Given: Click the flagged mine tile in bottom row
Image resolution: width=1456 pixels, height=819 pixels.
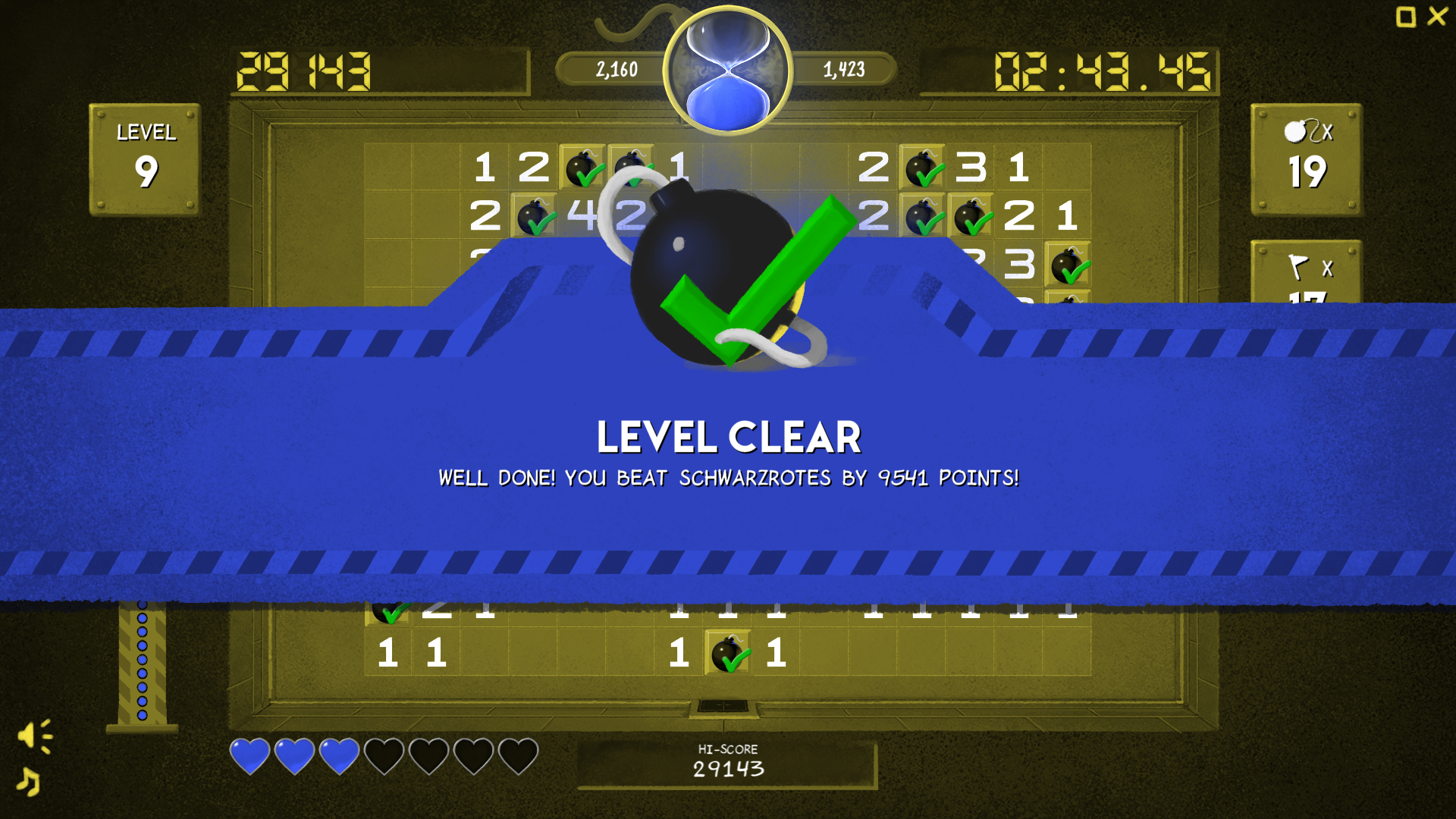Looking at the screenshot, I should tap(729, 654).
